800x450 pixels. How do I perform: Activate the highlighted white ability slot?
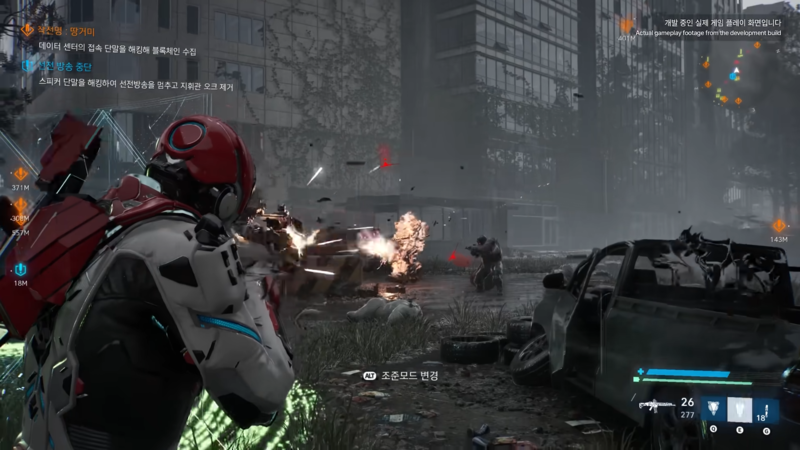(738, 408)
